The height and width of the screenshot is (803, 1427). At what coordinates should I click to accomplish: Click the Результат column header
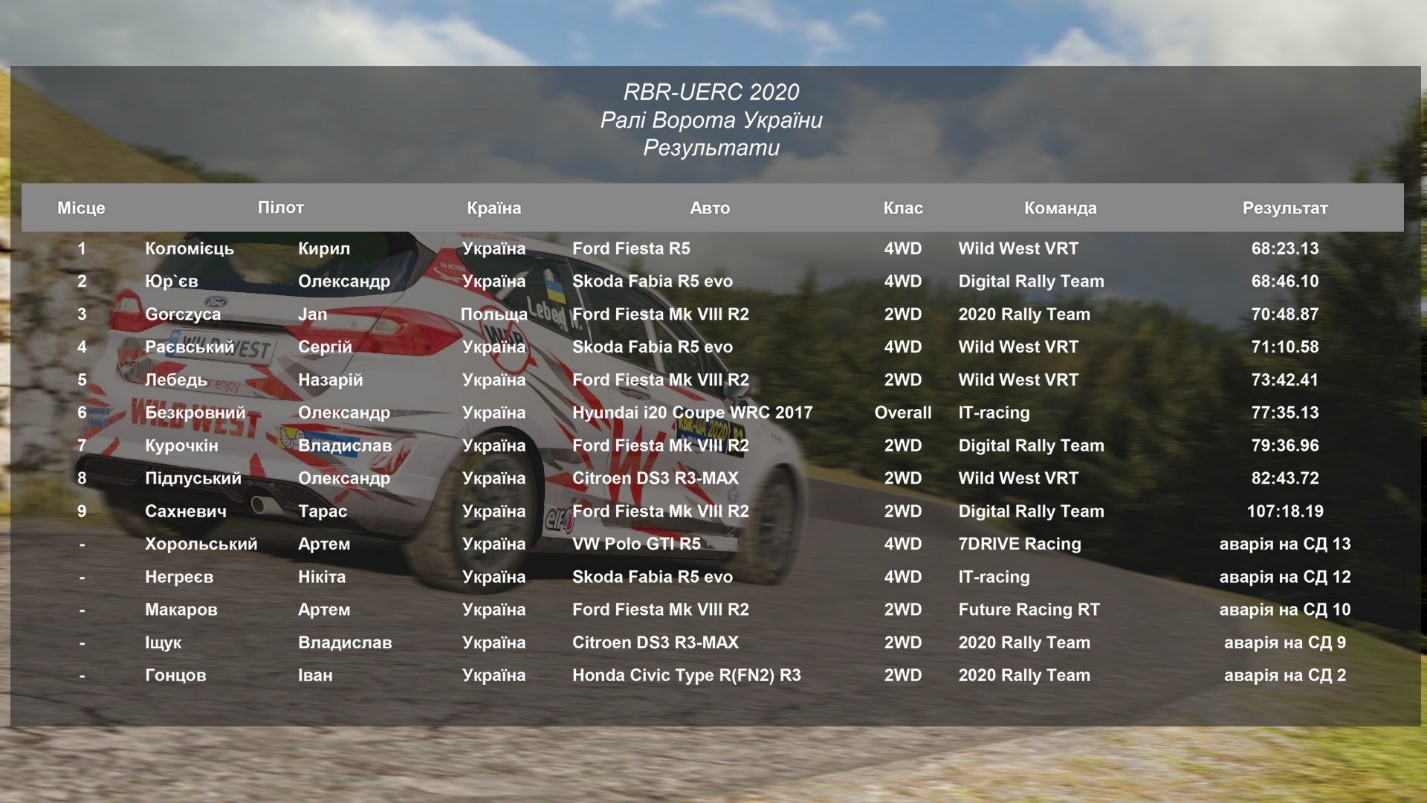coord(1285,208)
